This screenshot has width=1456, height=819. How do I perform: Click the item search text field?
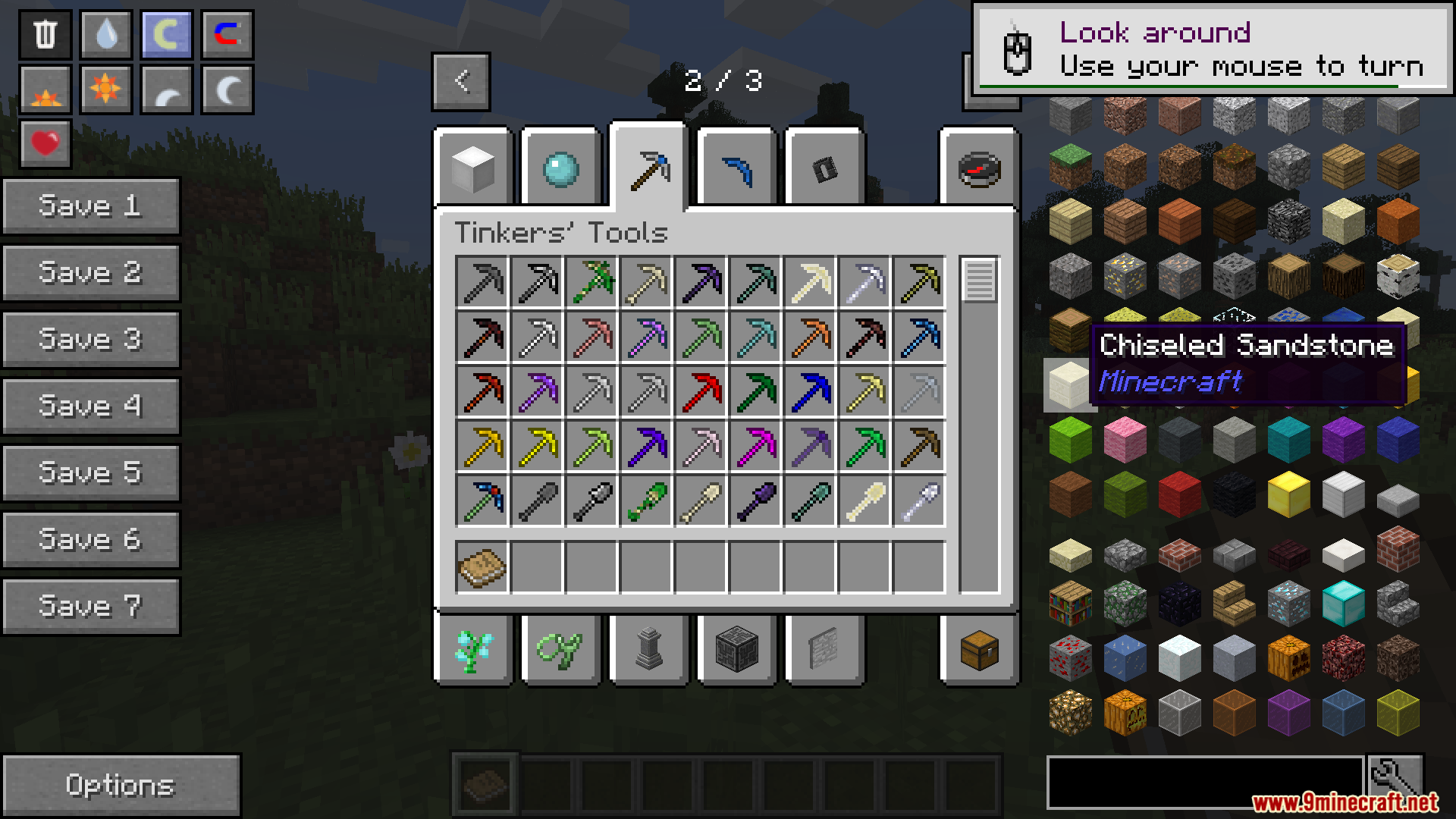coord(1204,782)
